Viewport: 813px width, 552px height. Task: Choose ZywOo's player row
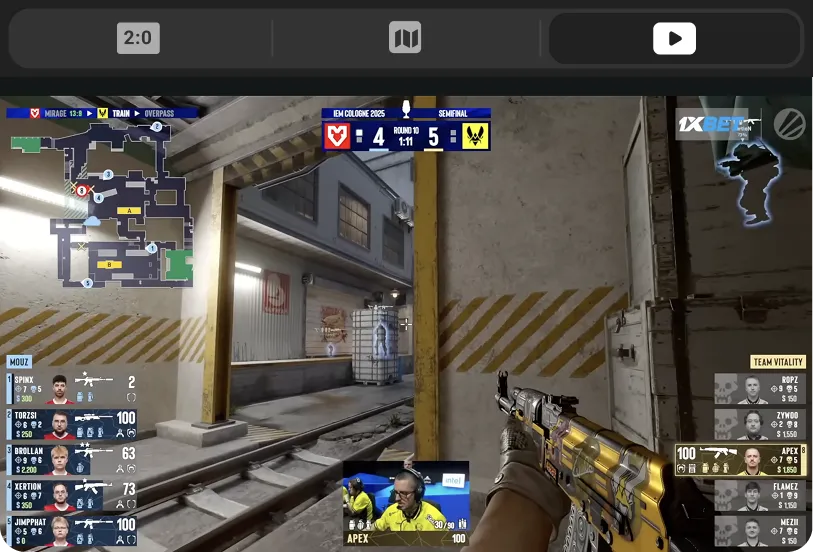pyautogui.click(x=759, y=424)
